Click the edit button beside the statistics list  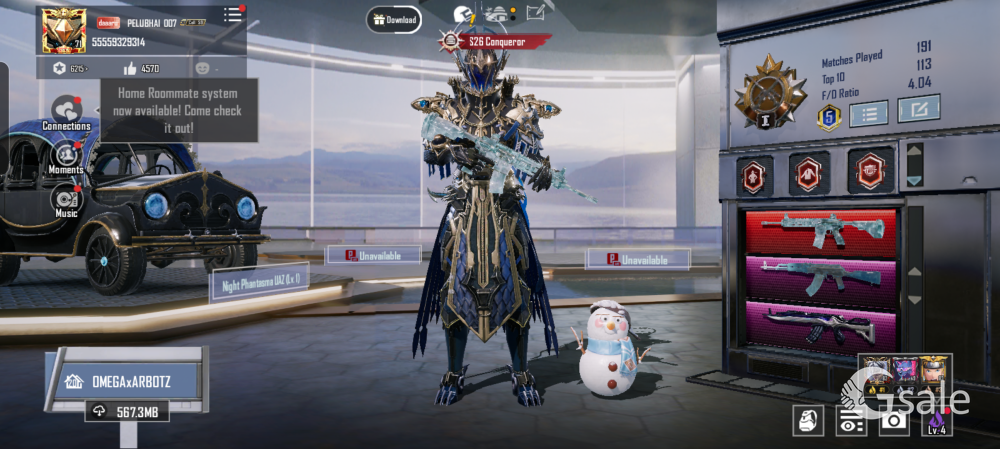(x=918, y=109)
